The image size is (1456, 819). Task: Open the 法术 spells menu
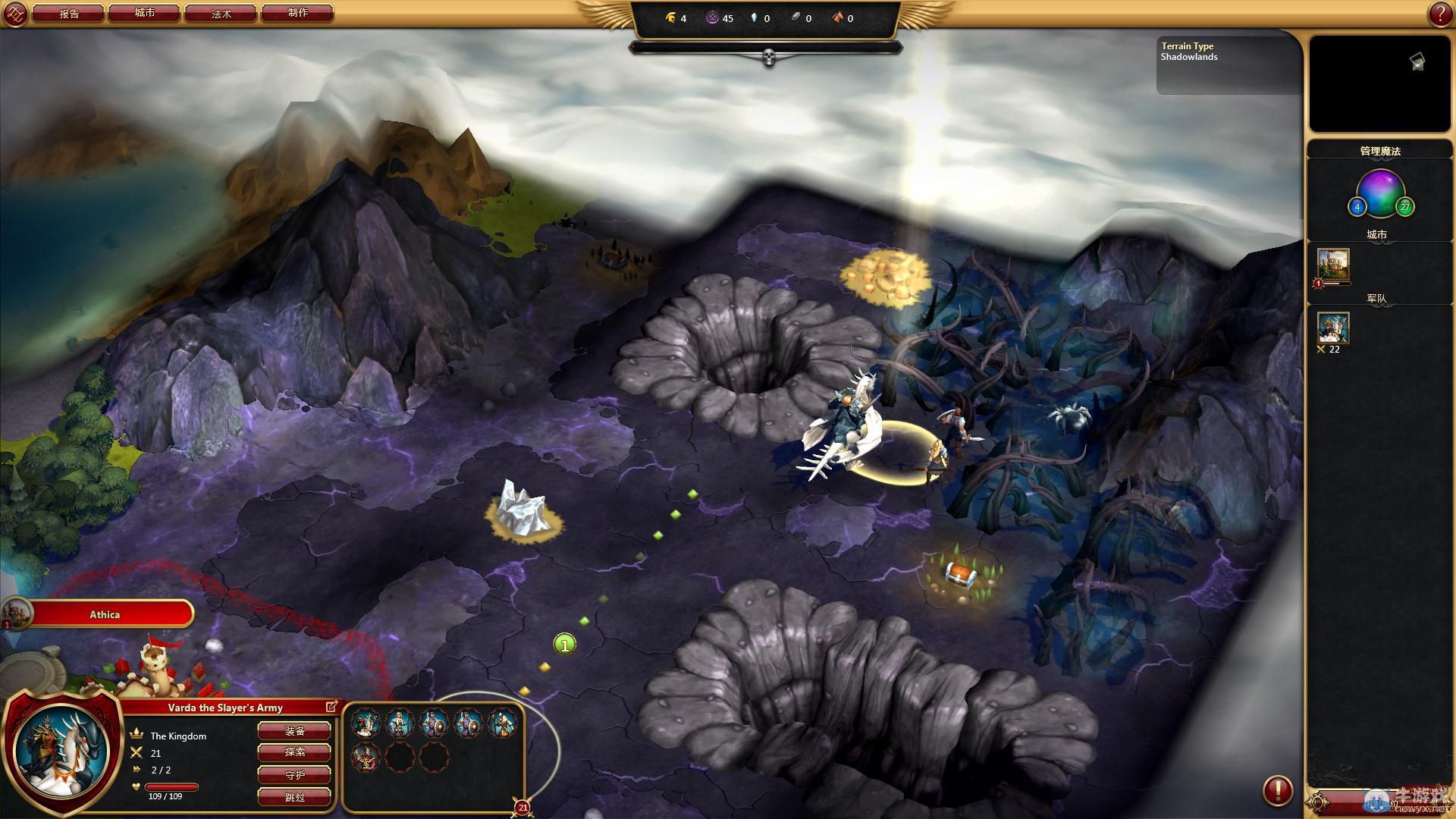(x=221, y=13)
